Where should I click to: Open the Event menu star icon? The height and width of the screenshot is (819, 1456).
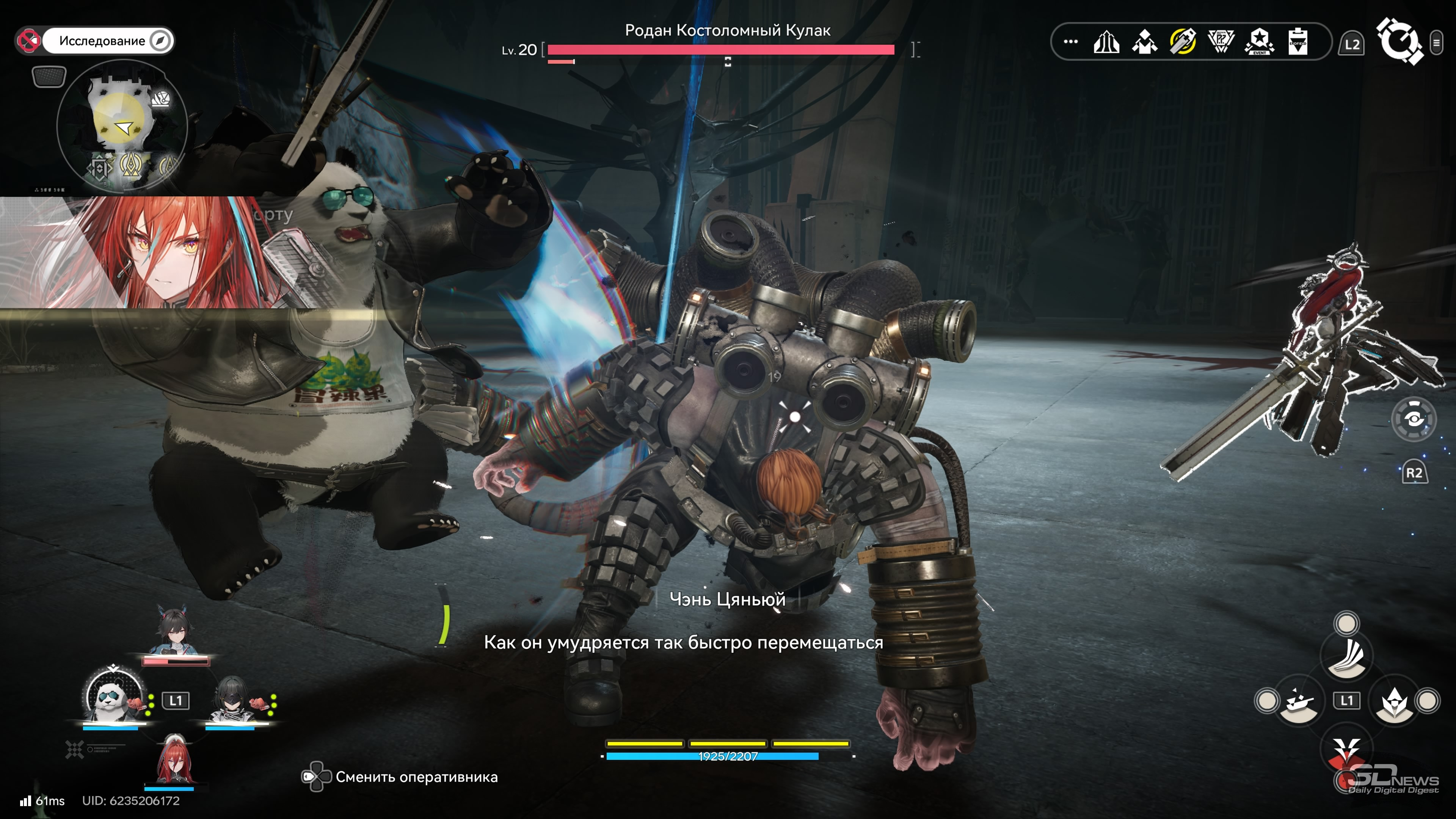(x=1259, y=42)
